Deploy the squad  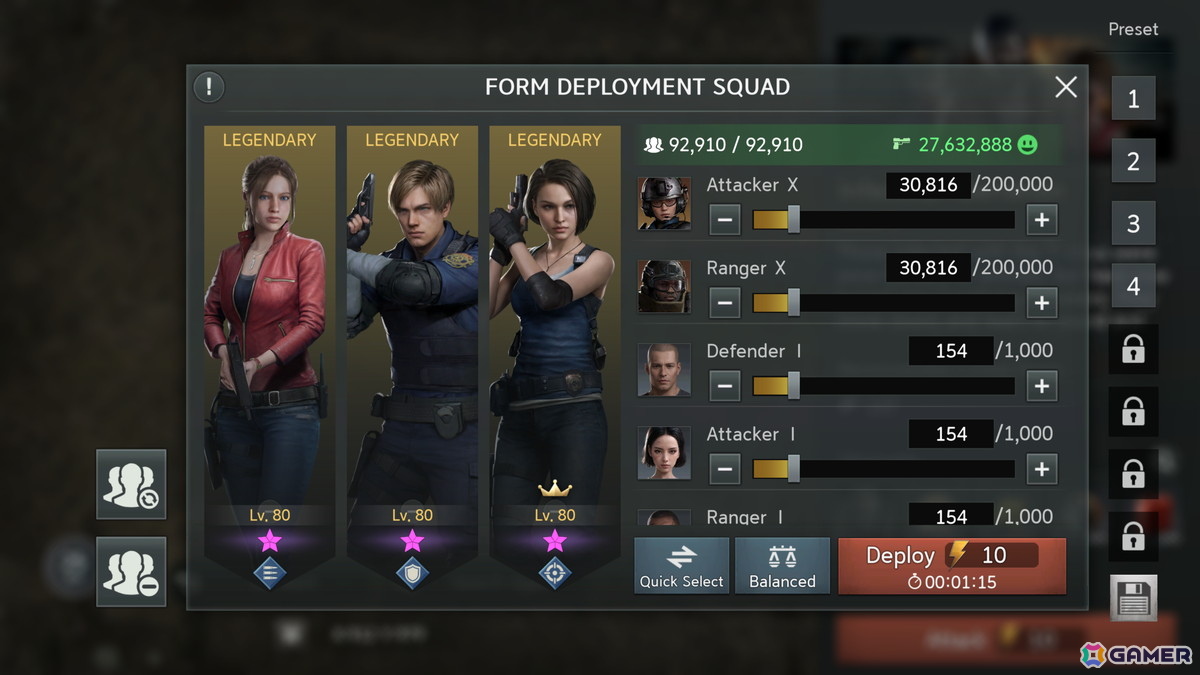[x=951, y=566]
